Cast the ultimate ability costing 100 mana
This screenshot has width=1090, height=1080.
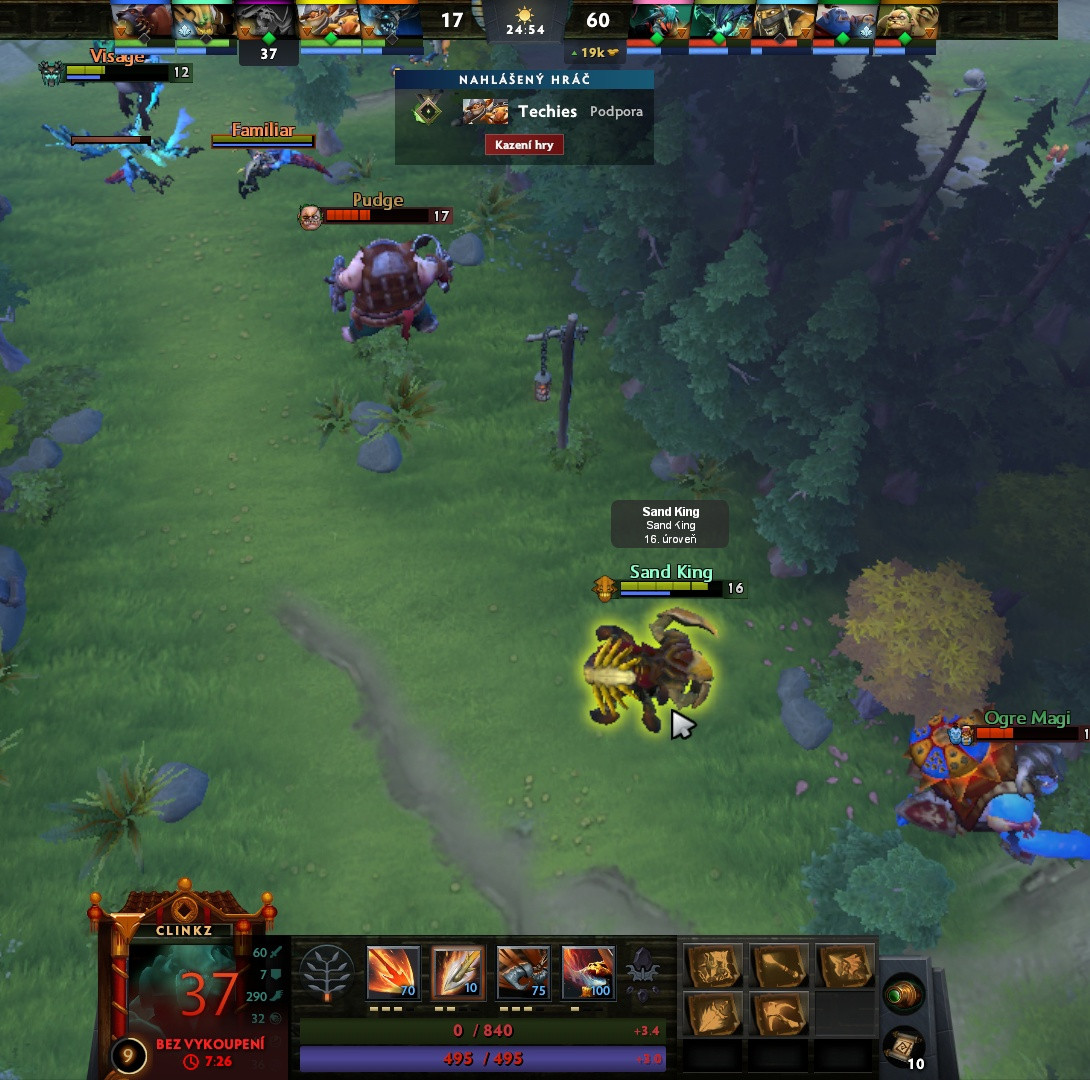pyautogui.click(x=587, y=972)
